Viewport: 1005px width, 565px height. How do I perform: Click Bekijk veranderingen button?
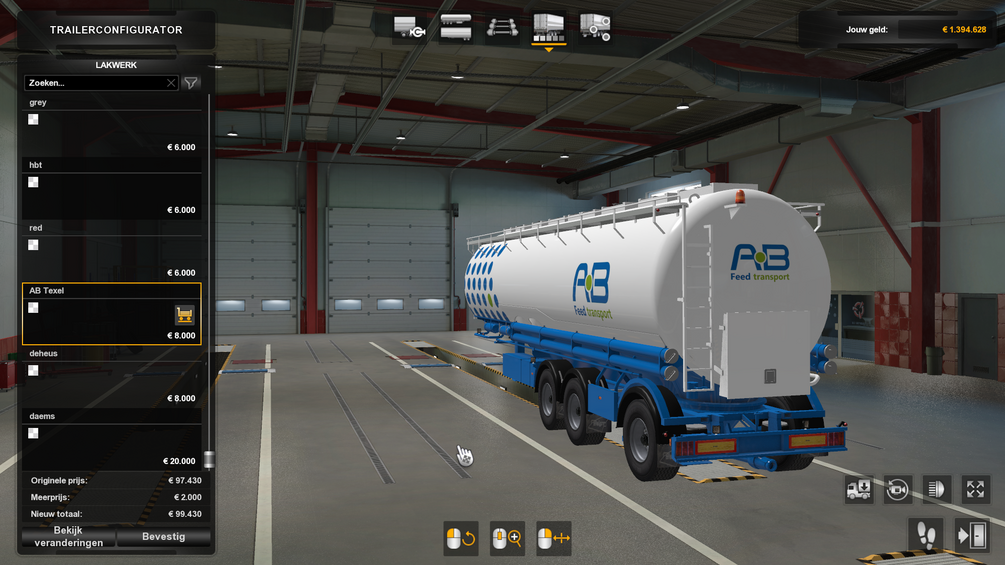68,537
